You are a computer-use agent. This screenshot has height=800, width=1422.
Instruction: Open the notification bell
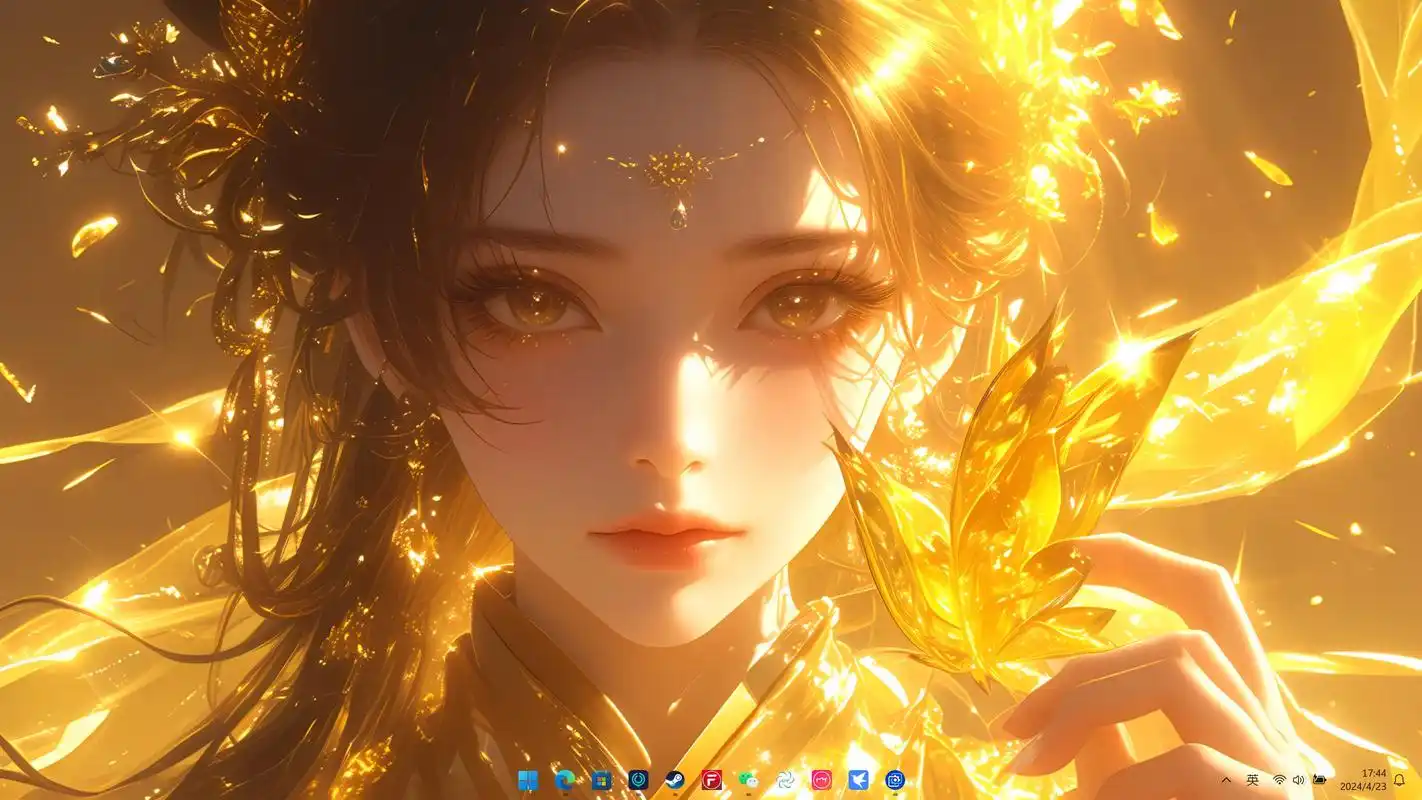pos(1400,780)
